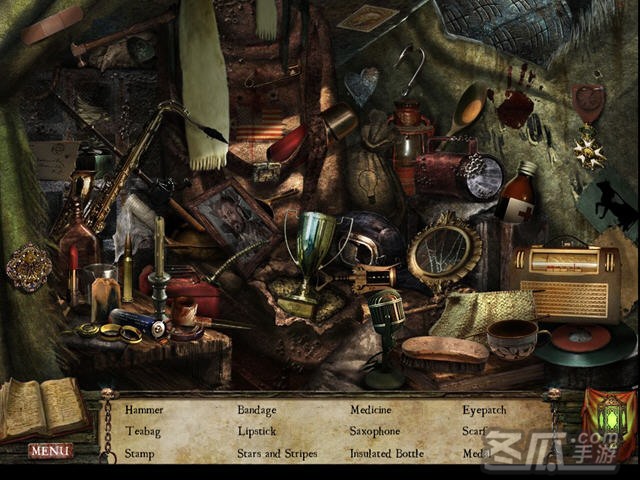Open the MENU button
Image resolution: width=640 pixels, height=480 pixels.
point(50,451)
